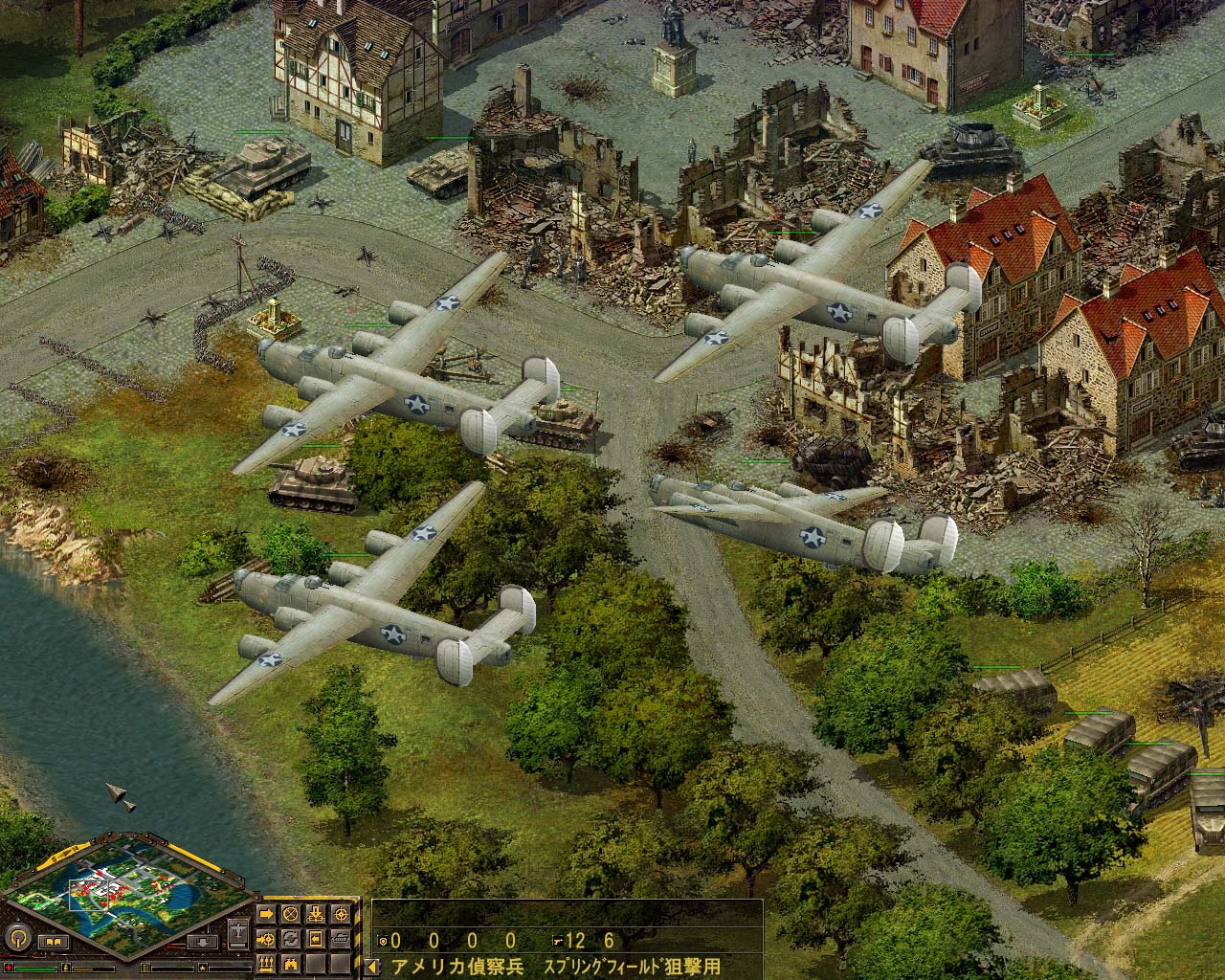Screen dimensions: 1225x980
Task: Issue the move arrow command
Action: 266,913
